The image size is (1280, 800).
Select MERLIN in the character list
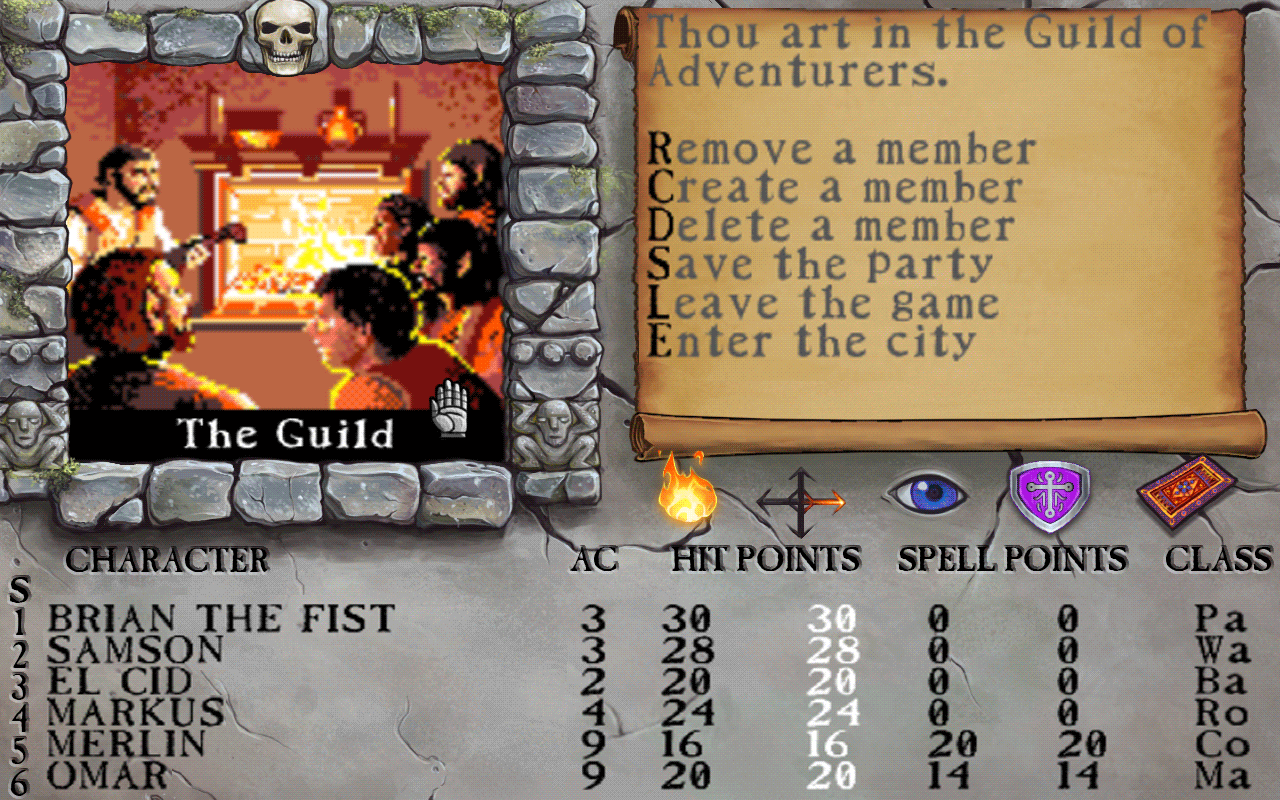click(x=125, y=742)
